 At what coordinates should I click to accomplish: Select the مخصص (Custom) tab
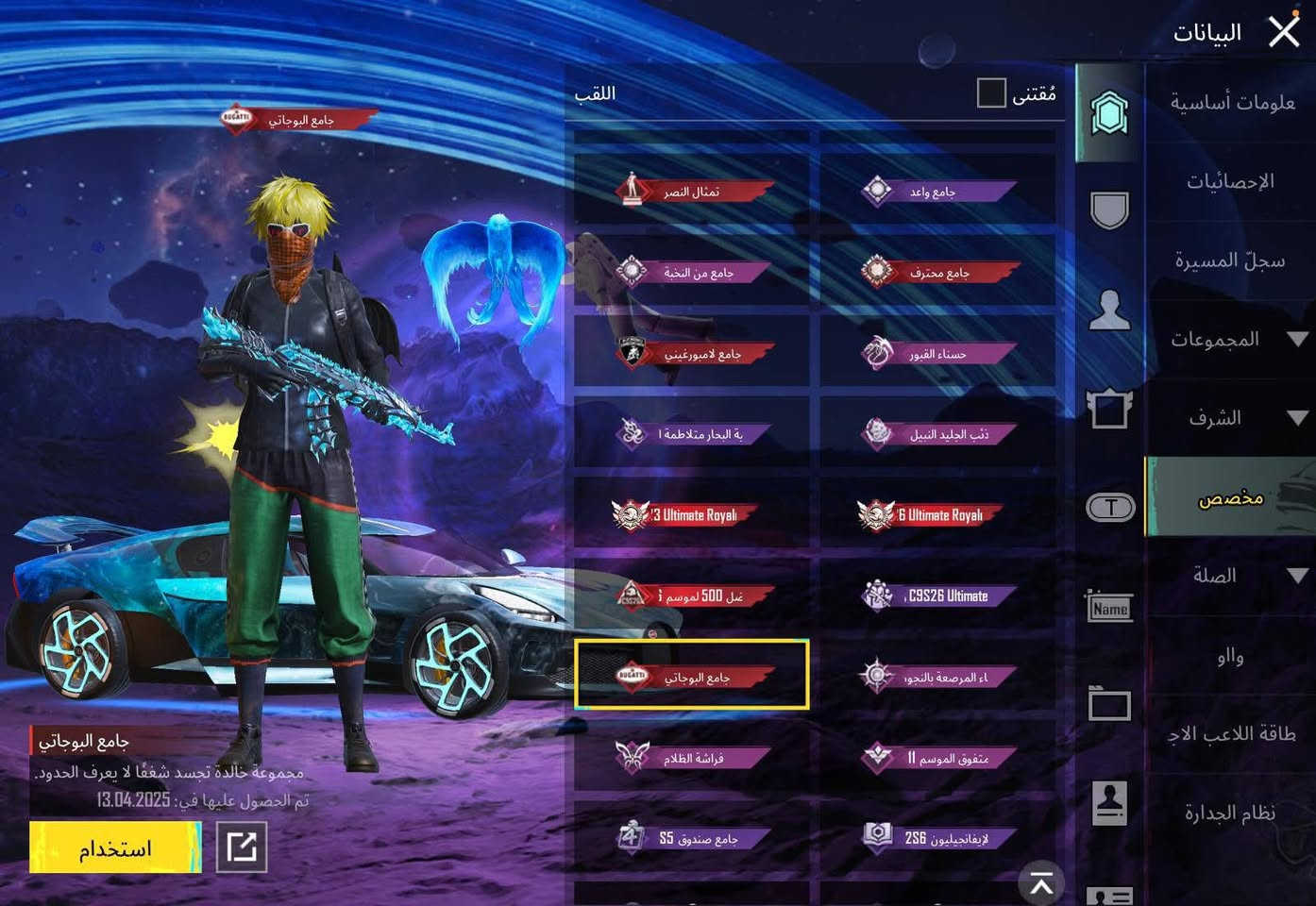pos(1229,497)
